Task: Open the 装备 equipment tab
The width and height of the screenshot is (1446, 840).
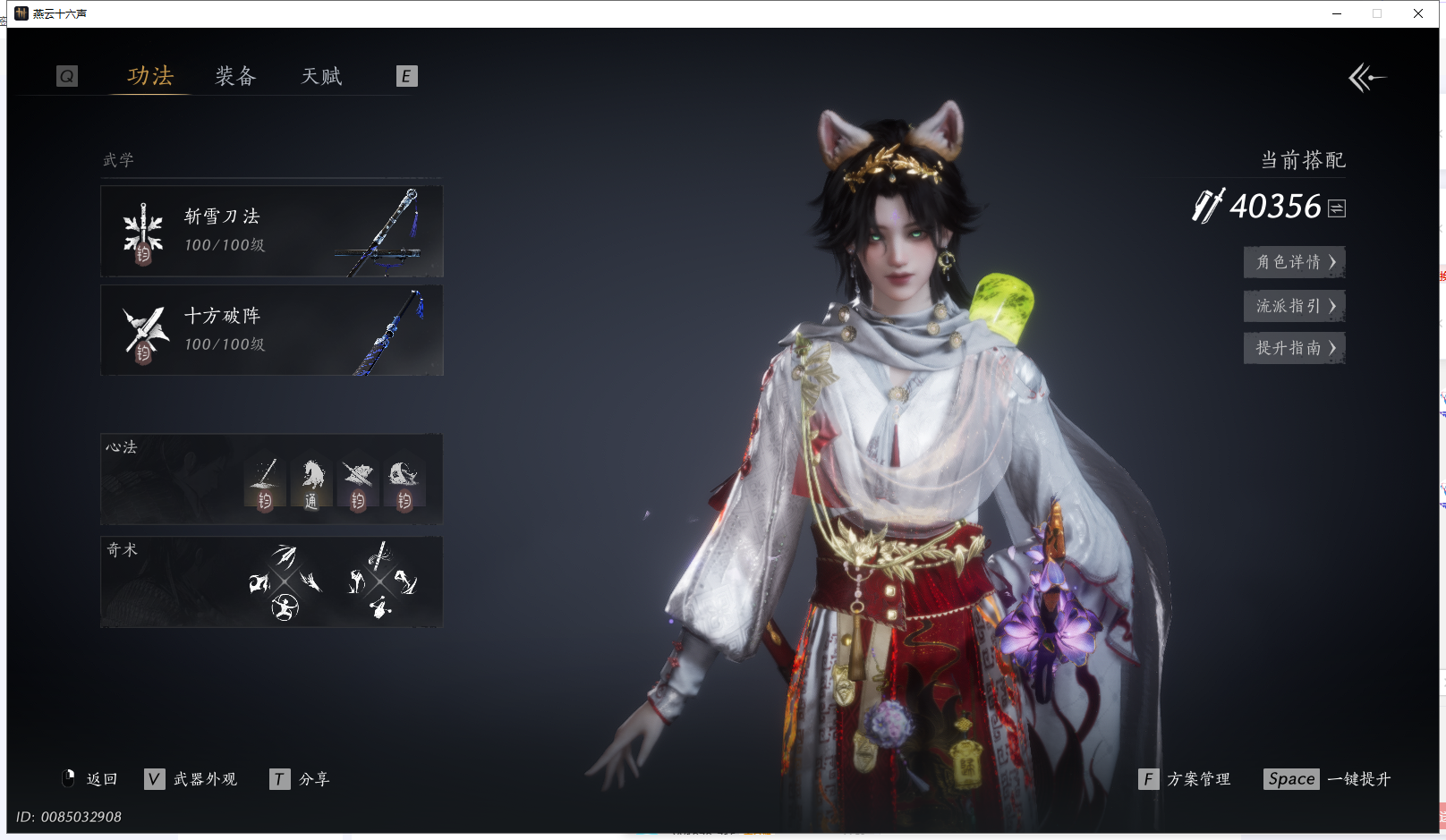Action: [x=235, y=76]
